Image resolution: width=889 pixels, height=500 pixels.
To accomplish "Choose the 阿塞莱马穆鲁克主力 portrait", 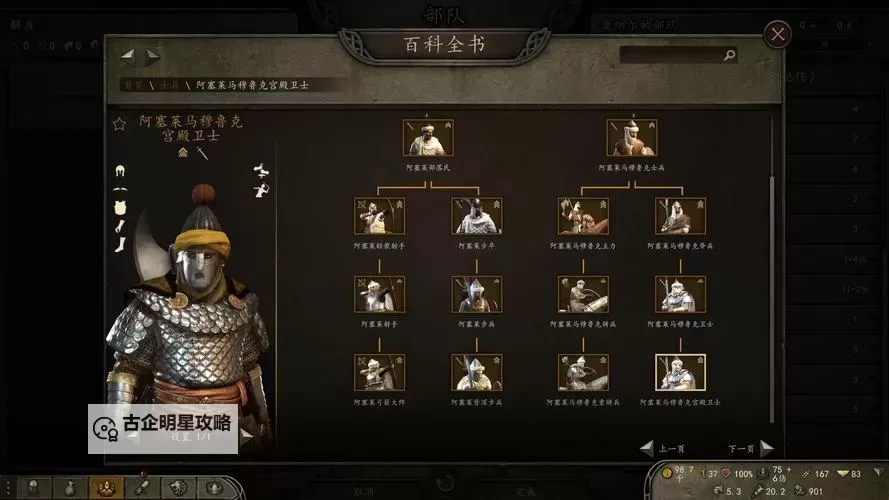I will pos(583,216).
